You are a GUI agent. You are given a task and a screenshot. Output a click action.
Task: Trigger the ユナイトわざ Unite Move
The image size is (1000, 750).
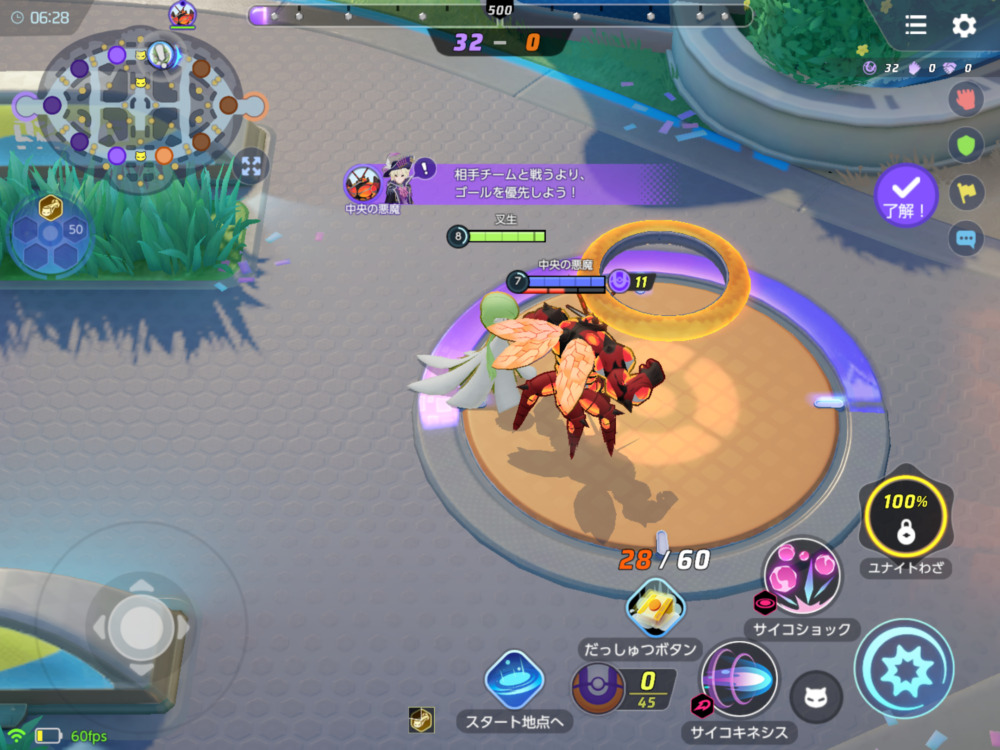tap(906, 516)
